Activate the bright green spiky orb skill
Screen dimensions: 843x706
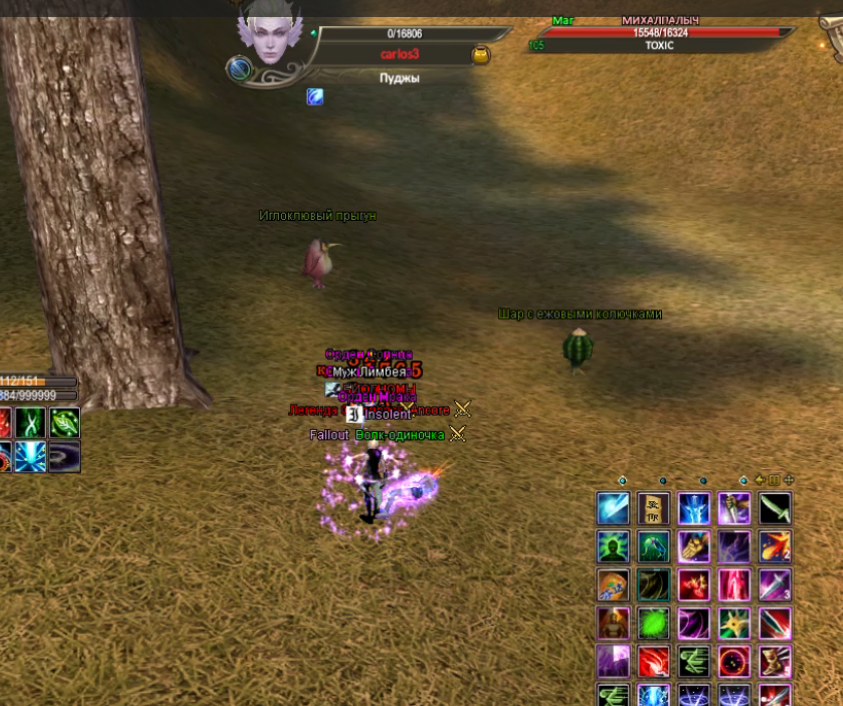tap(653, 623)
